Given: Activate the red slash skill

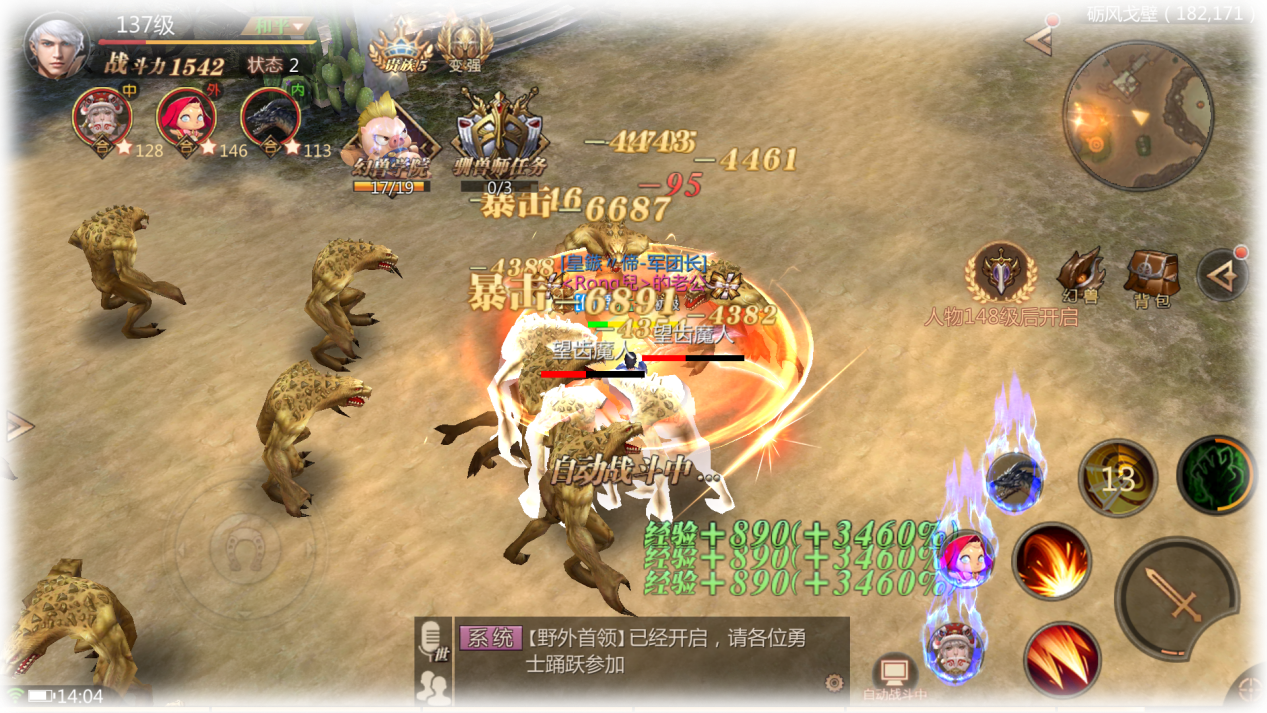Looking at the screenshot, I should [1062, 658].
